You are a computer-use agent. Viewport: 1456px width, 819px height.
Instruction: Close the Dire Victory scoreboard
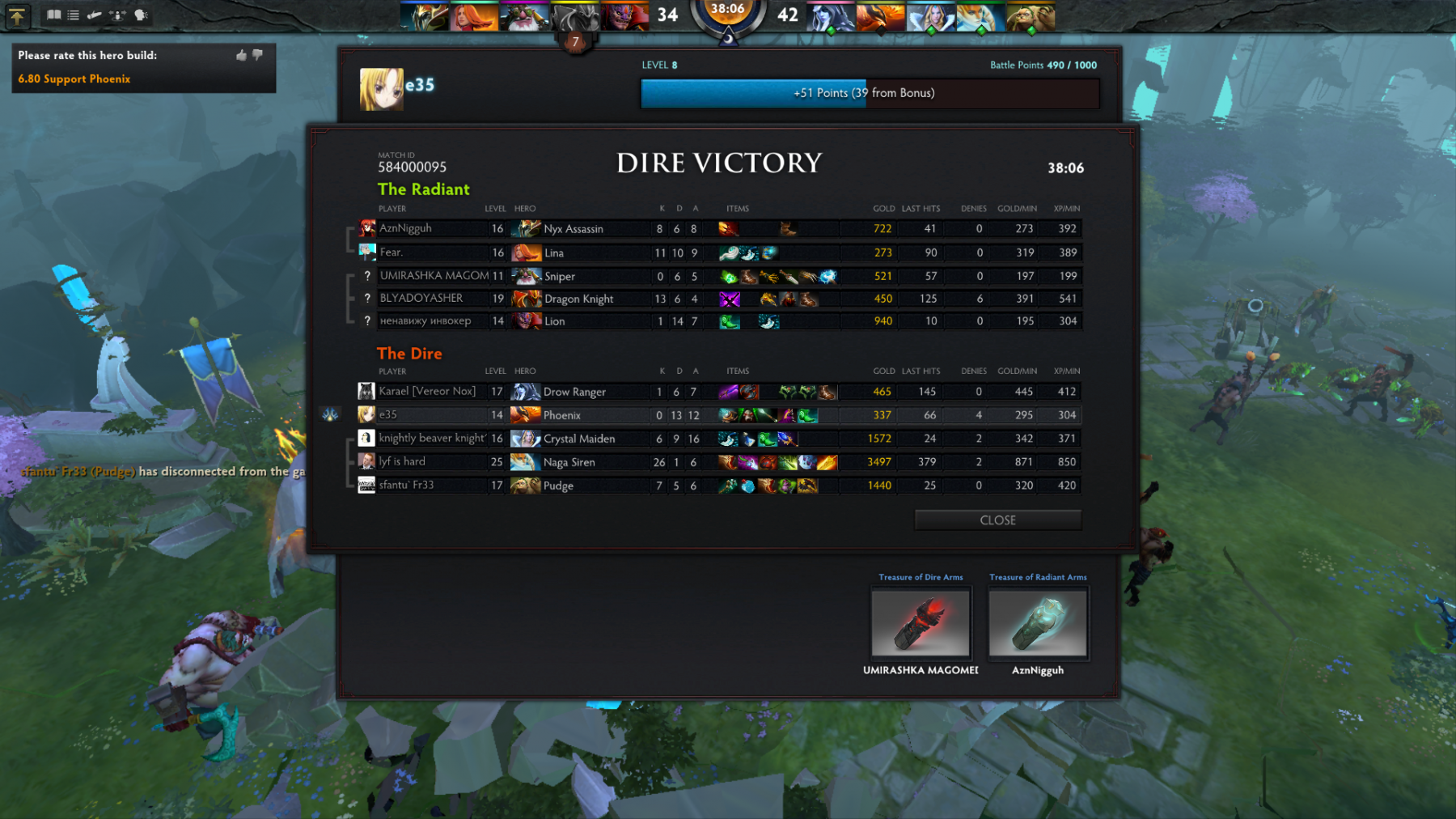(997, 520)
